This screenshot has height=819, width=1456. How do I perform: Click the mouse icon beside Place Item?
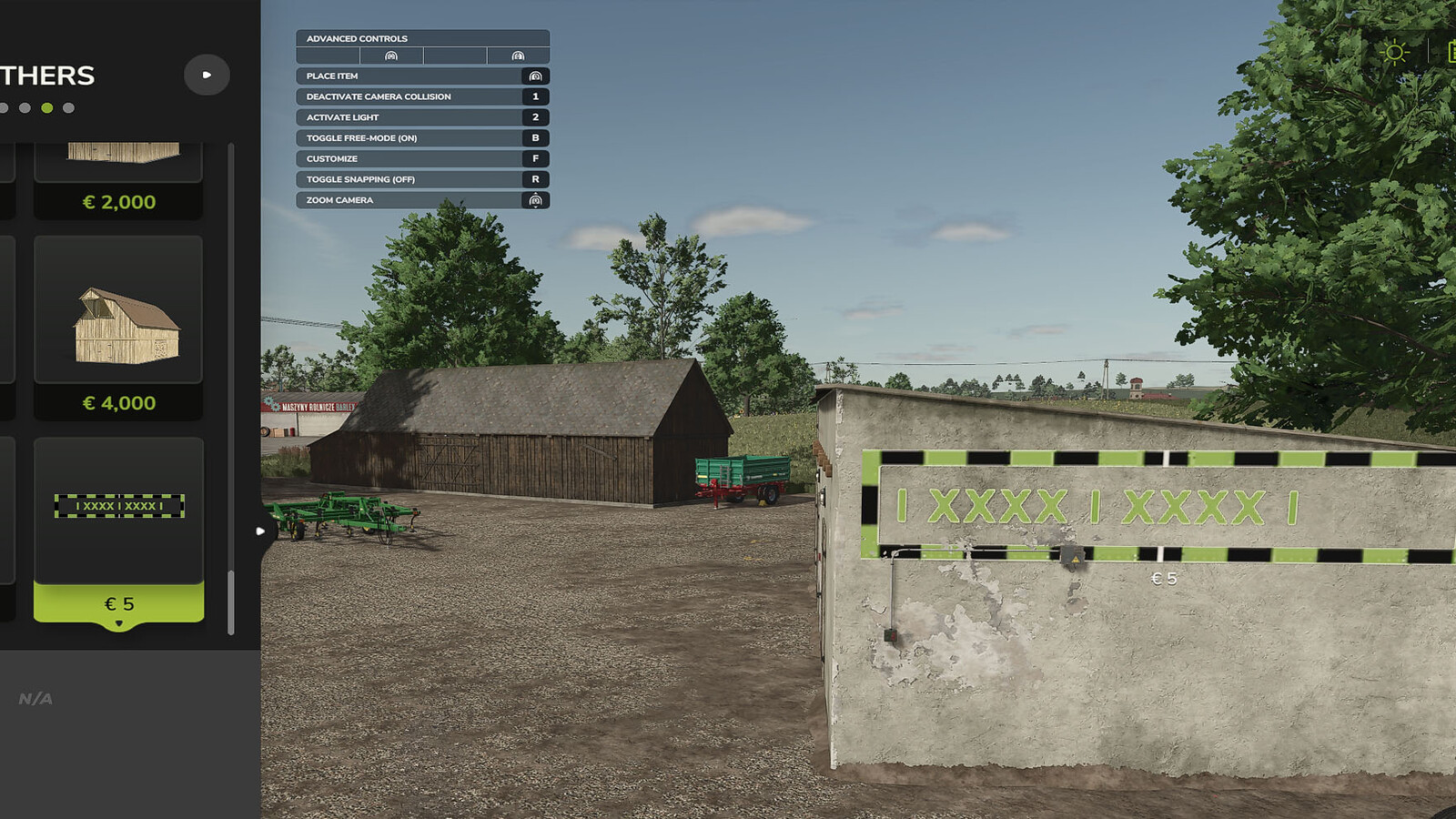[536, 76]
